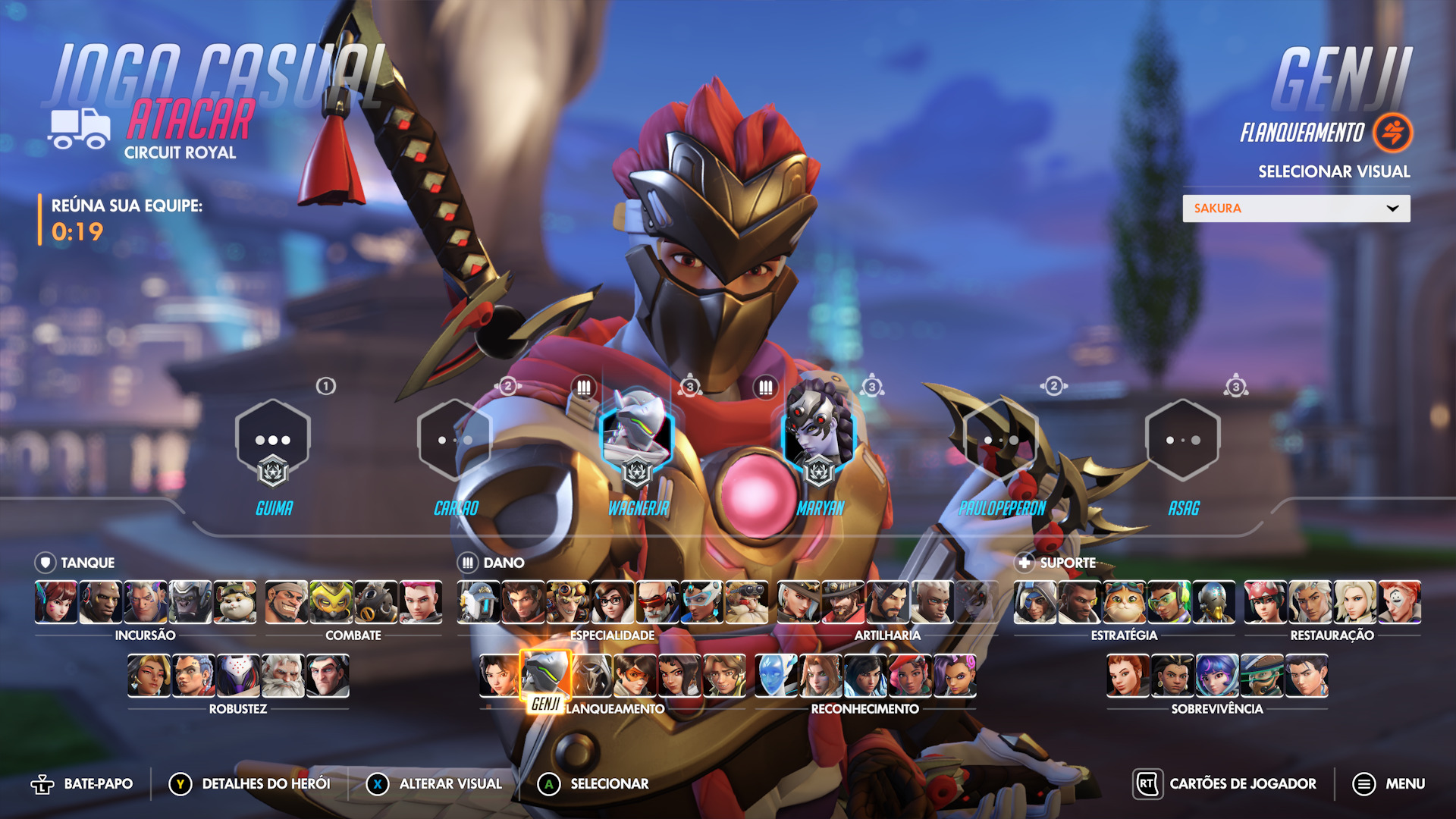Choose Winston from the tank heroes
This screenshot has width=1456, height=819.
coord(190,602)
